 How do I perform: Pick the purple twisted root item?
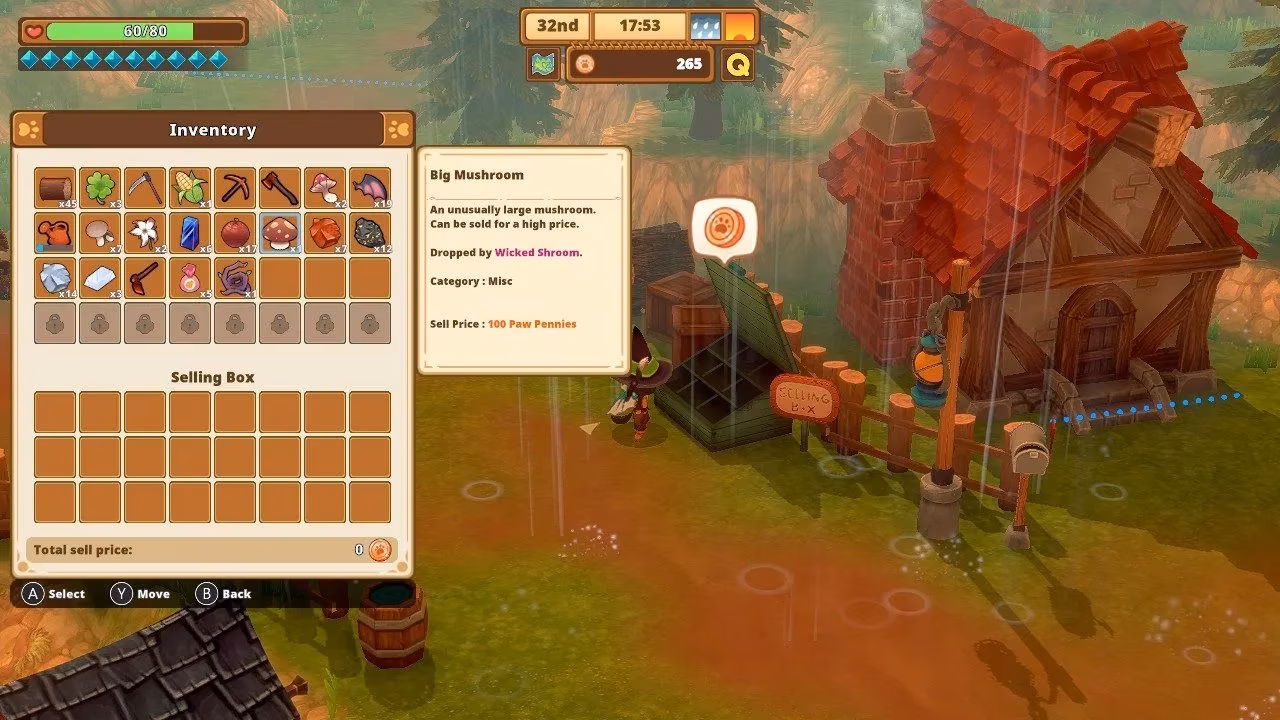point(235,278)
